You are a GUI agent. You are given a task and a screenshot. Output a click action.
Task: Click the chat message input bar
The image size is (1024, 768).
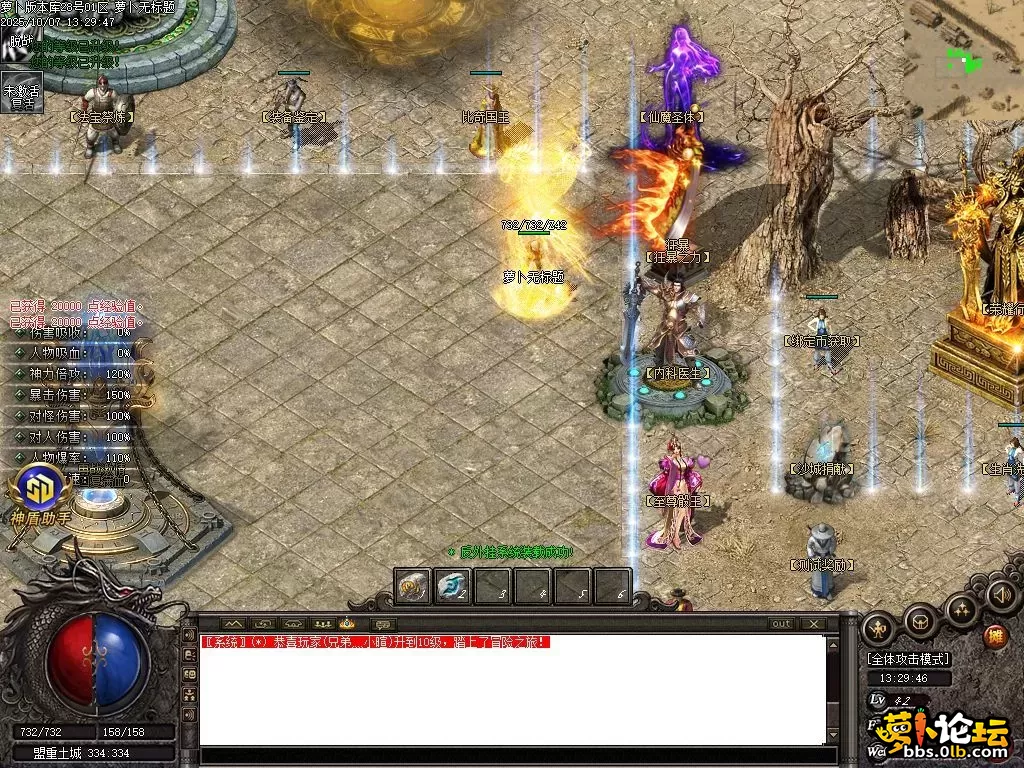510,756
